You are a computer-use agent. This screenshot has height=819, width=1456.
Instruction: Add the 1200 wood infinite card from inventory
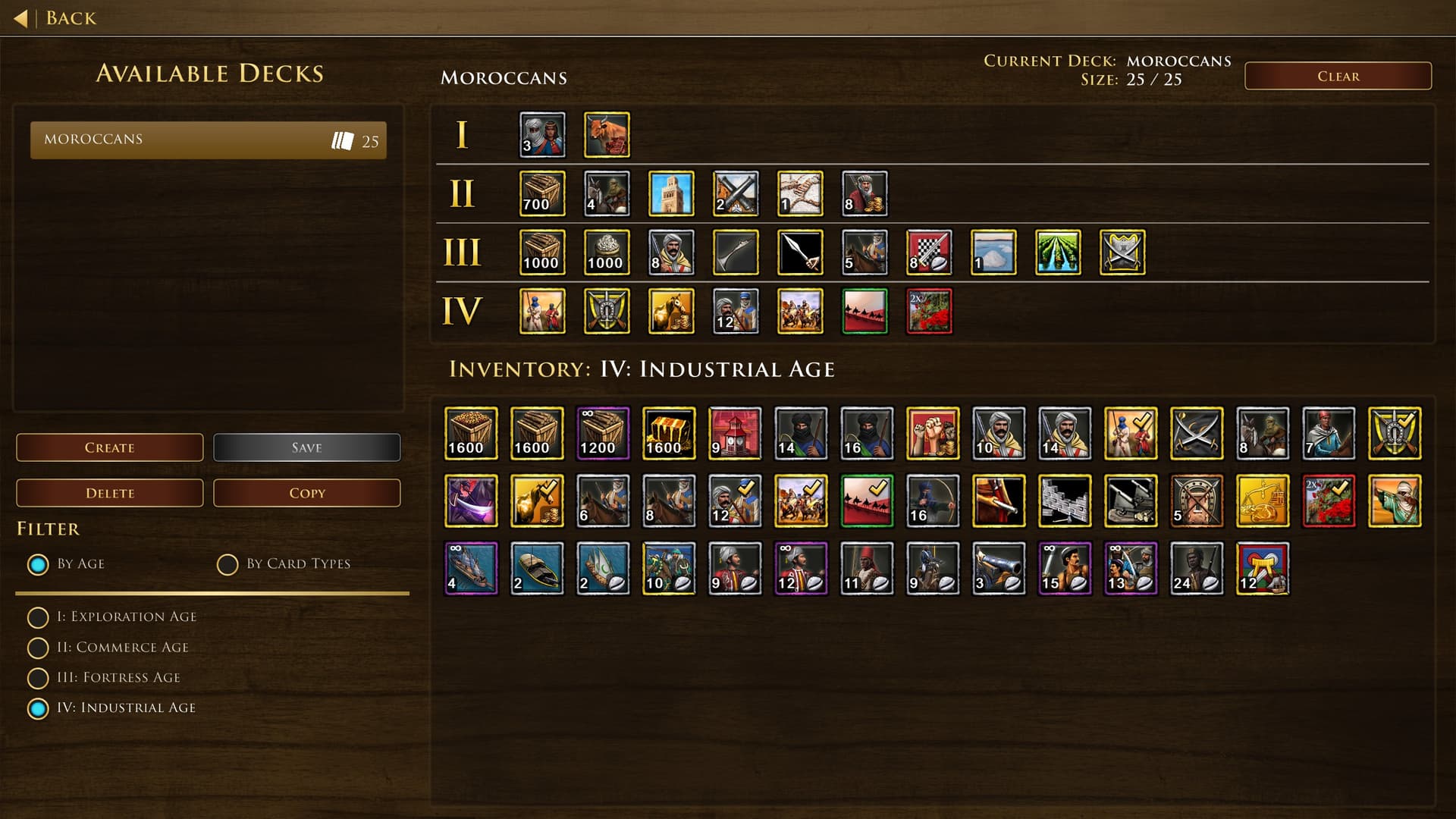[603, 434]
